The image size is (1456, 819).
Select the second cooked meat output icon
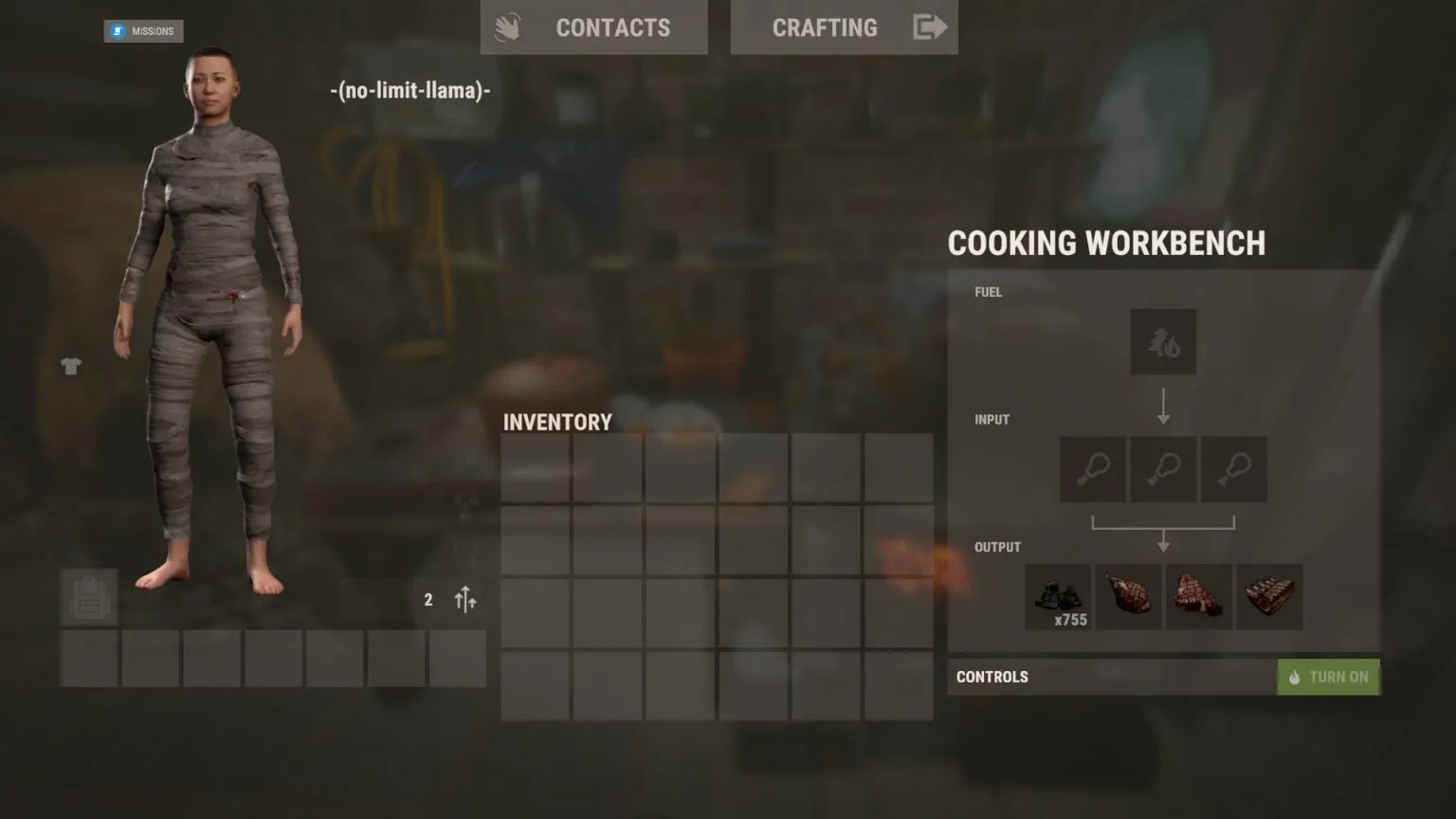pyautogui.click(x=1128, y=597)
